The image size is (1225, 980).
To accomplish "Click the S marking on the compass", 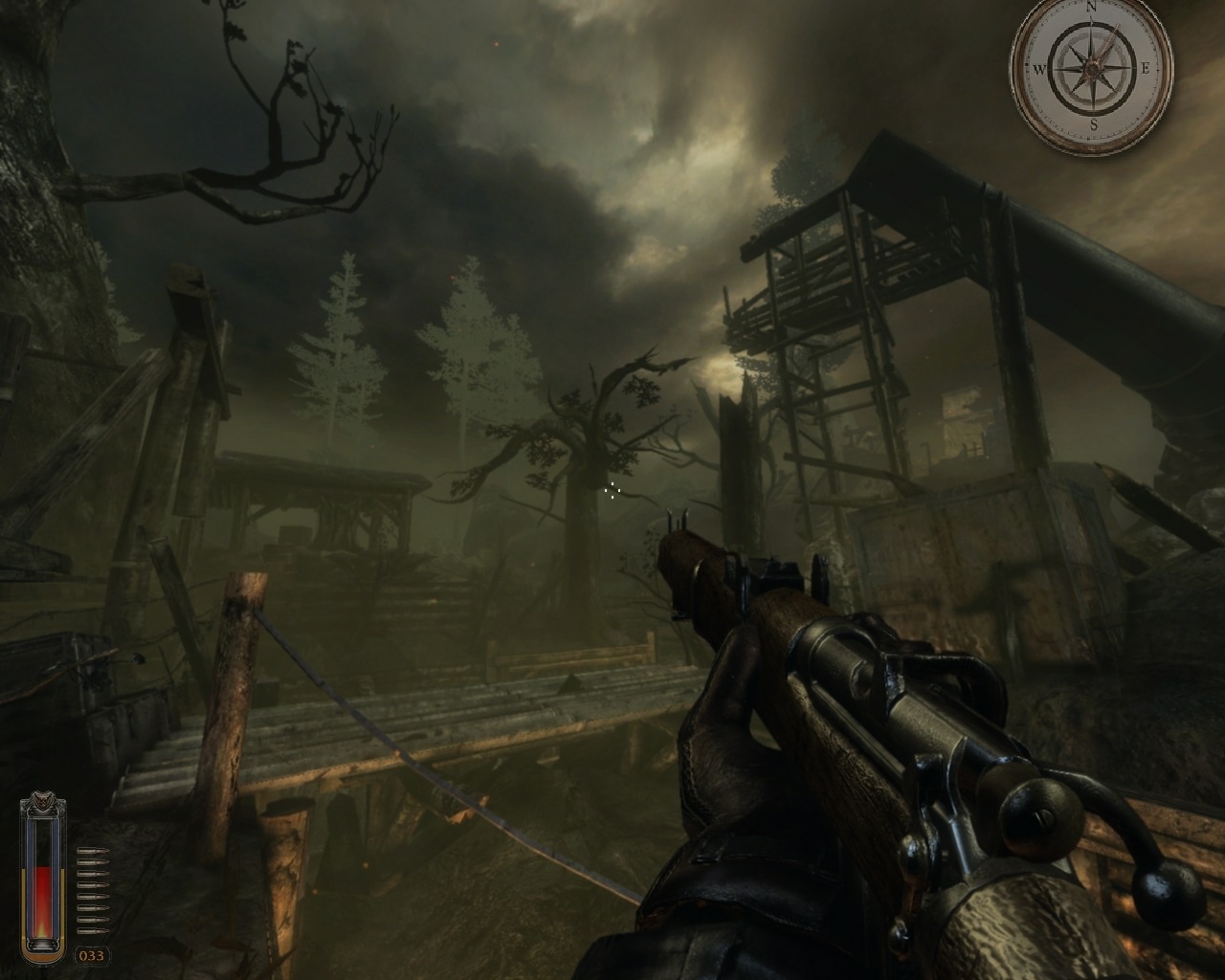I will [1094, 124].
